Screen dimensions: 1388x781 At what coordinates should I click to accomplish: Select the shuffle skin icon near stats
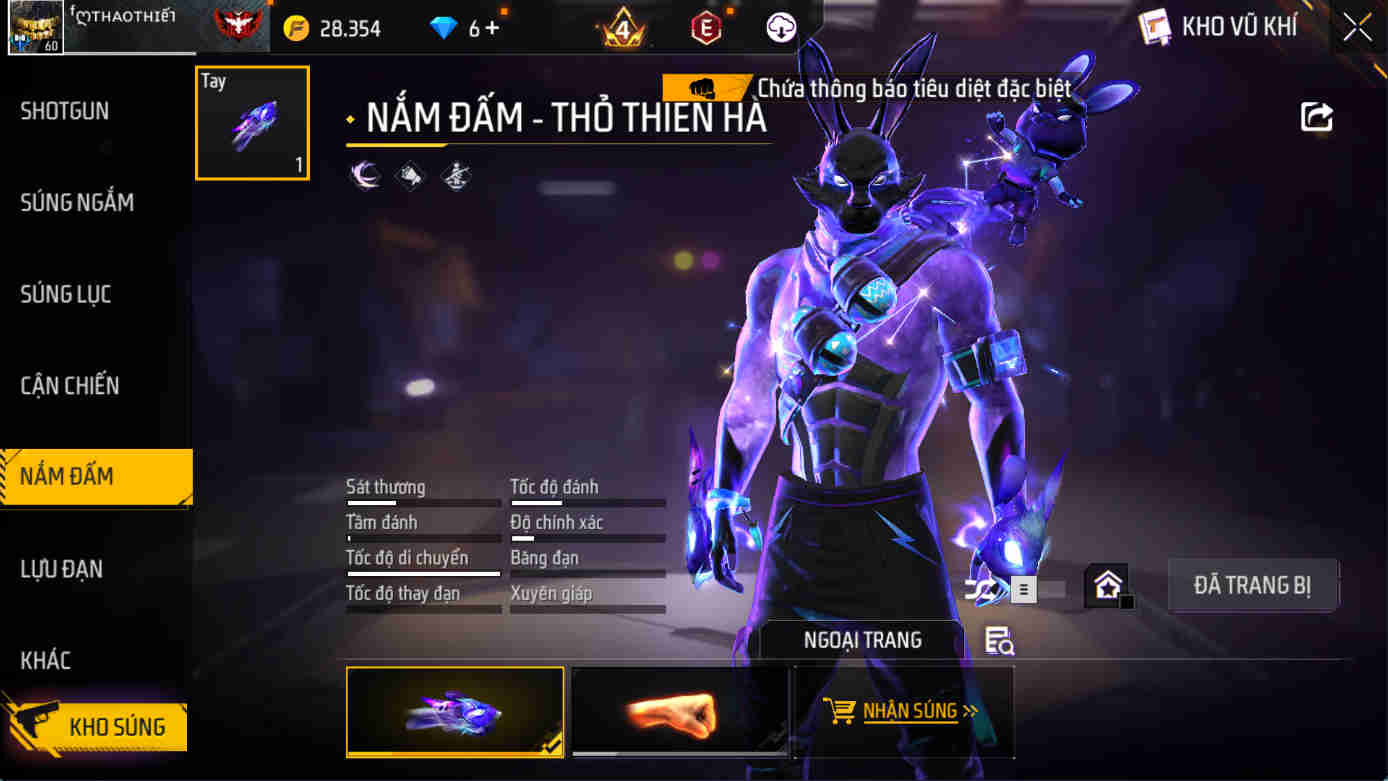pos(978,590)
